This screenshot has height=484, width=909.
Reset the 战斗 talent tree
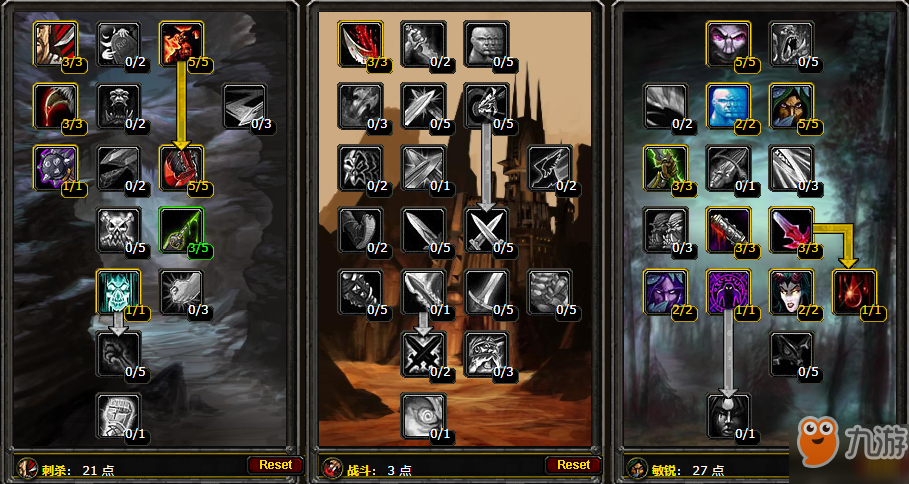click(x=573, y=464)
